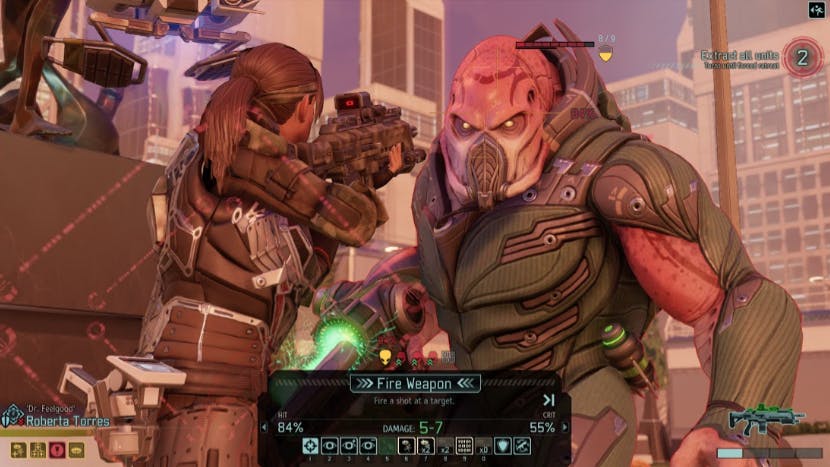Choose the dotted grid ability icon
Screen dimensions: 830x467
click(x=464, y=446)
